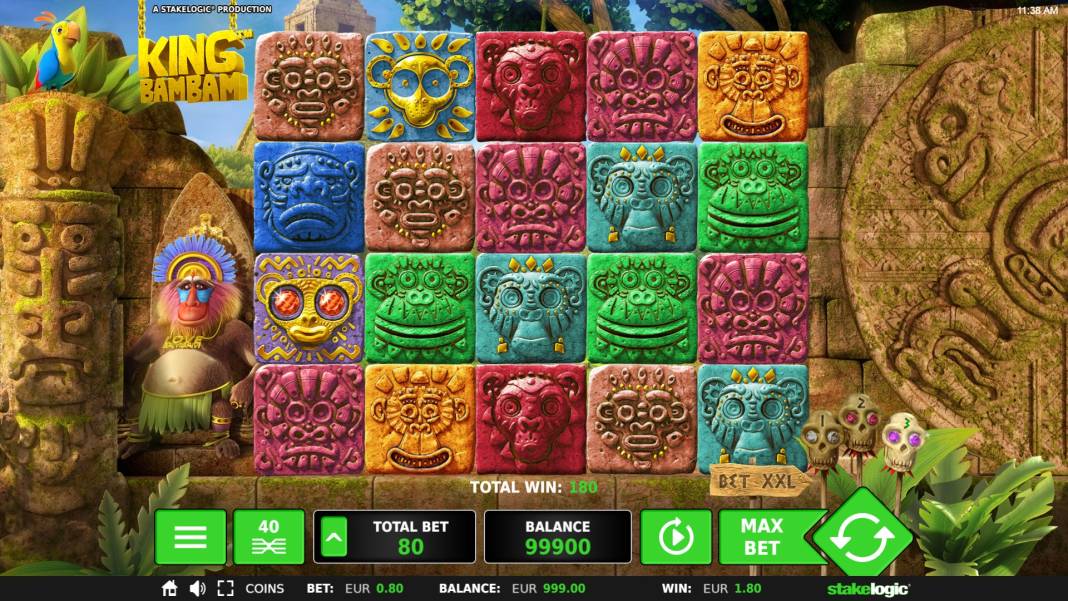Open the 40 paylines selector
Viewport: 1068px width, 601px height.
pos(269,537)
